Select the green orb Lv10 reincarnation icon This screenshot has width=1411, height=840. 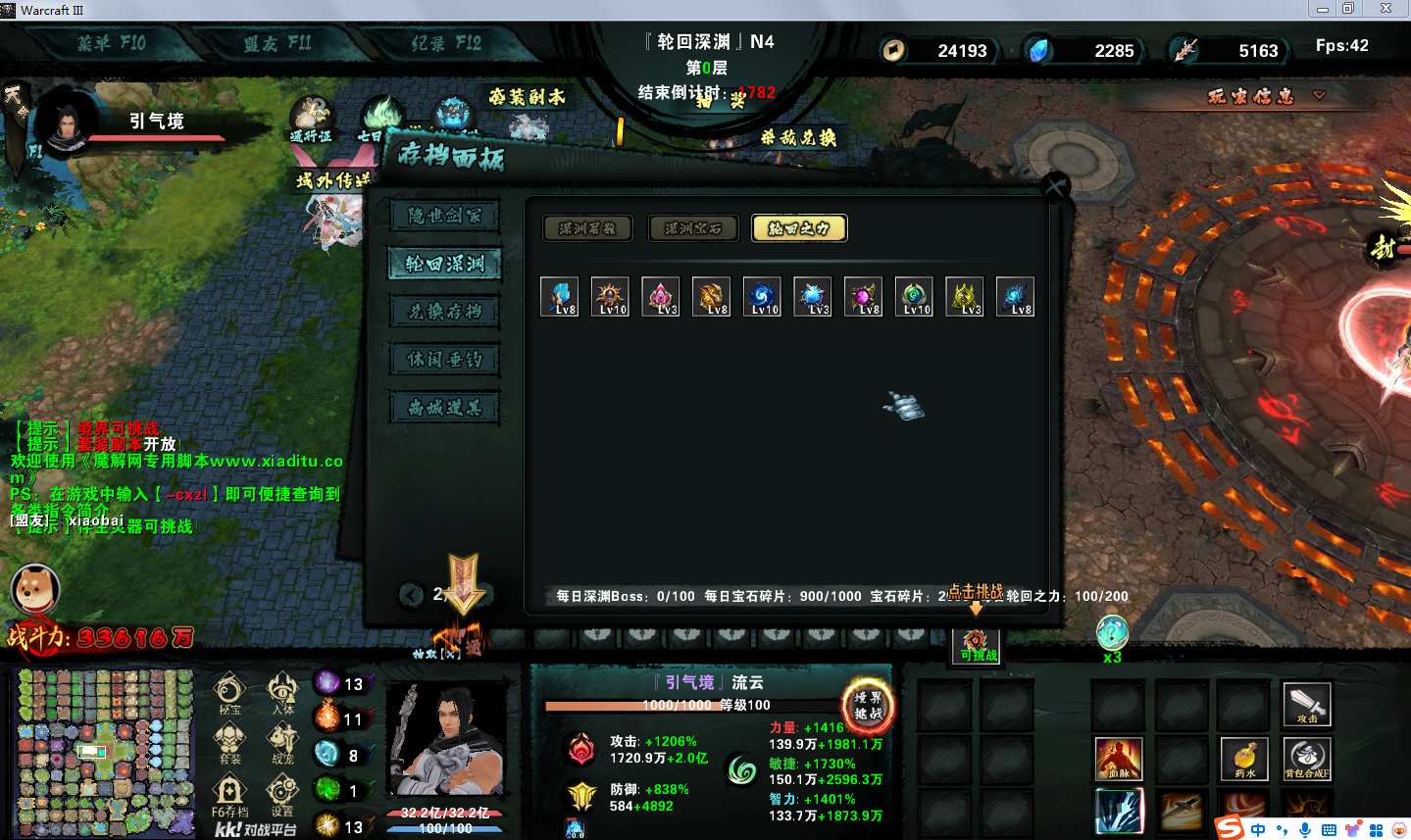tap(914, 296)
